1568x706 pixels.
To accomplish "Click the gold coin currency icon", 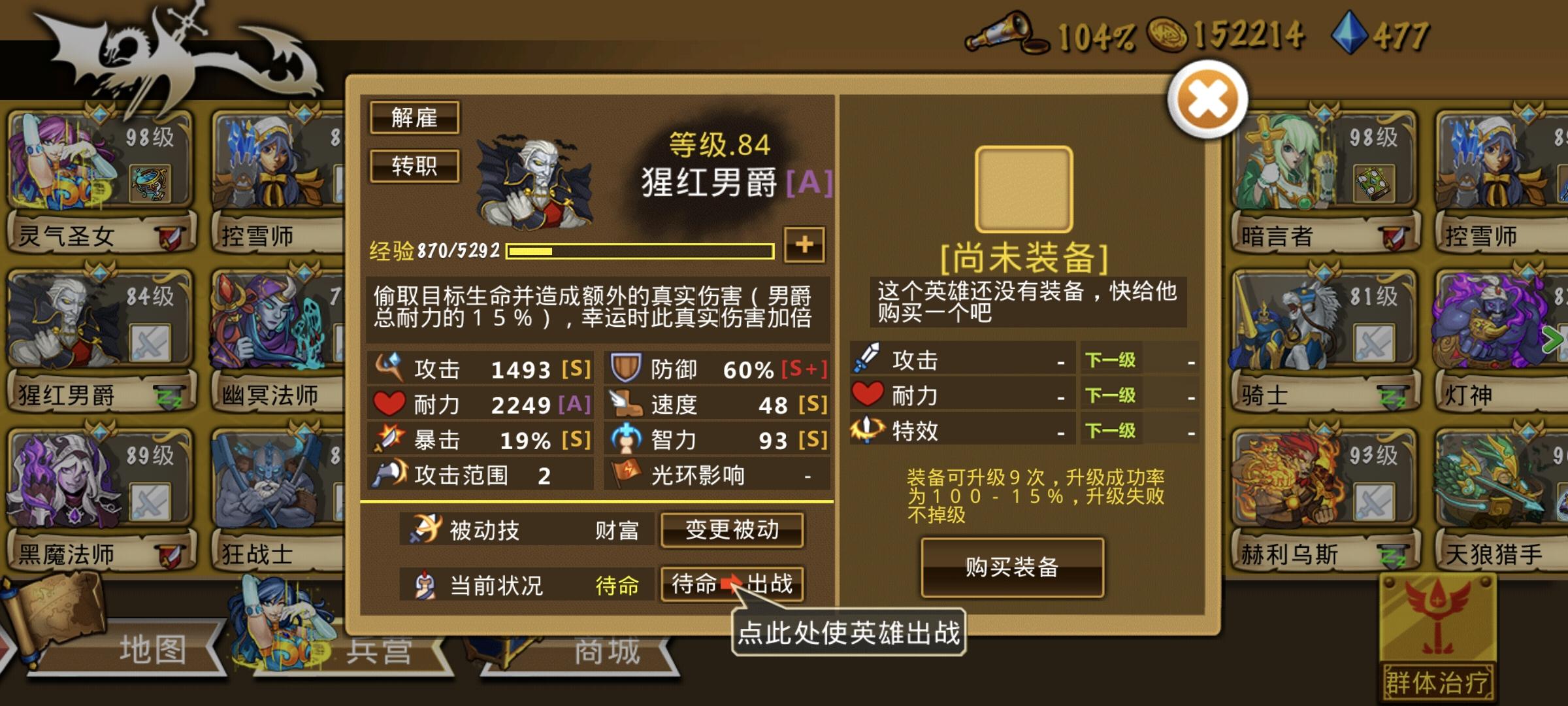I will [x=1170, y=36].
